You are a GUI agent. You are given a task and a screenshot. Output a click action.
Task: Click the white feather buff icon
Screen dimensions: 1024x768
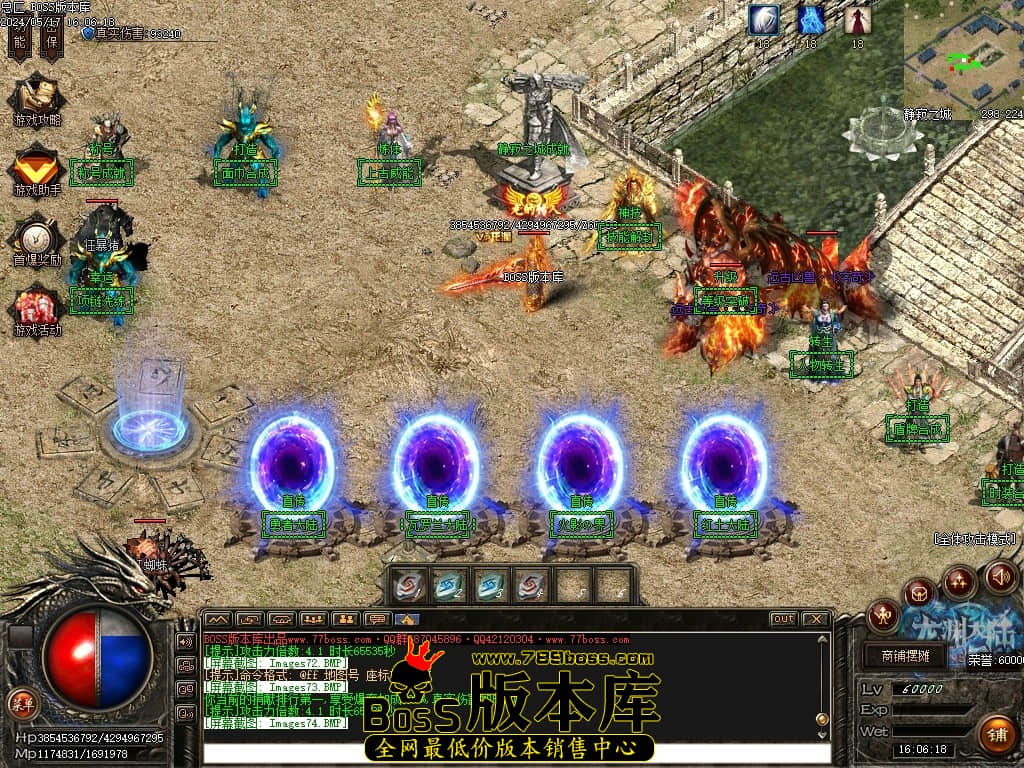(x=766, y=20)
